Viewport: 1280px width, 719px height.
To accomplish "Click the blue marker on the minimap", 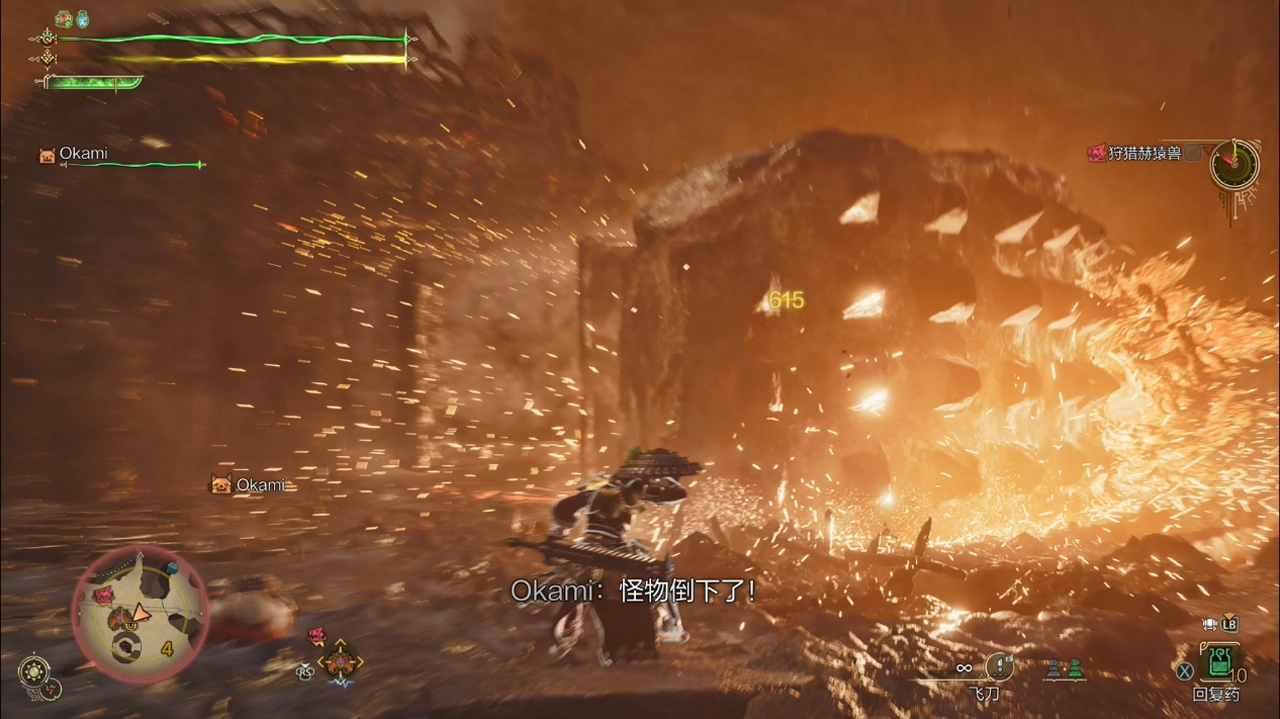I will (170, 569).
